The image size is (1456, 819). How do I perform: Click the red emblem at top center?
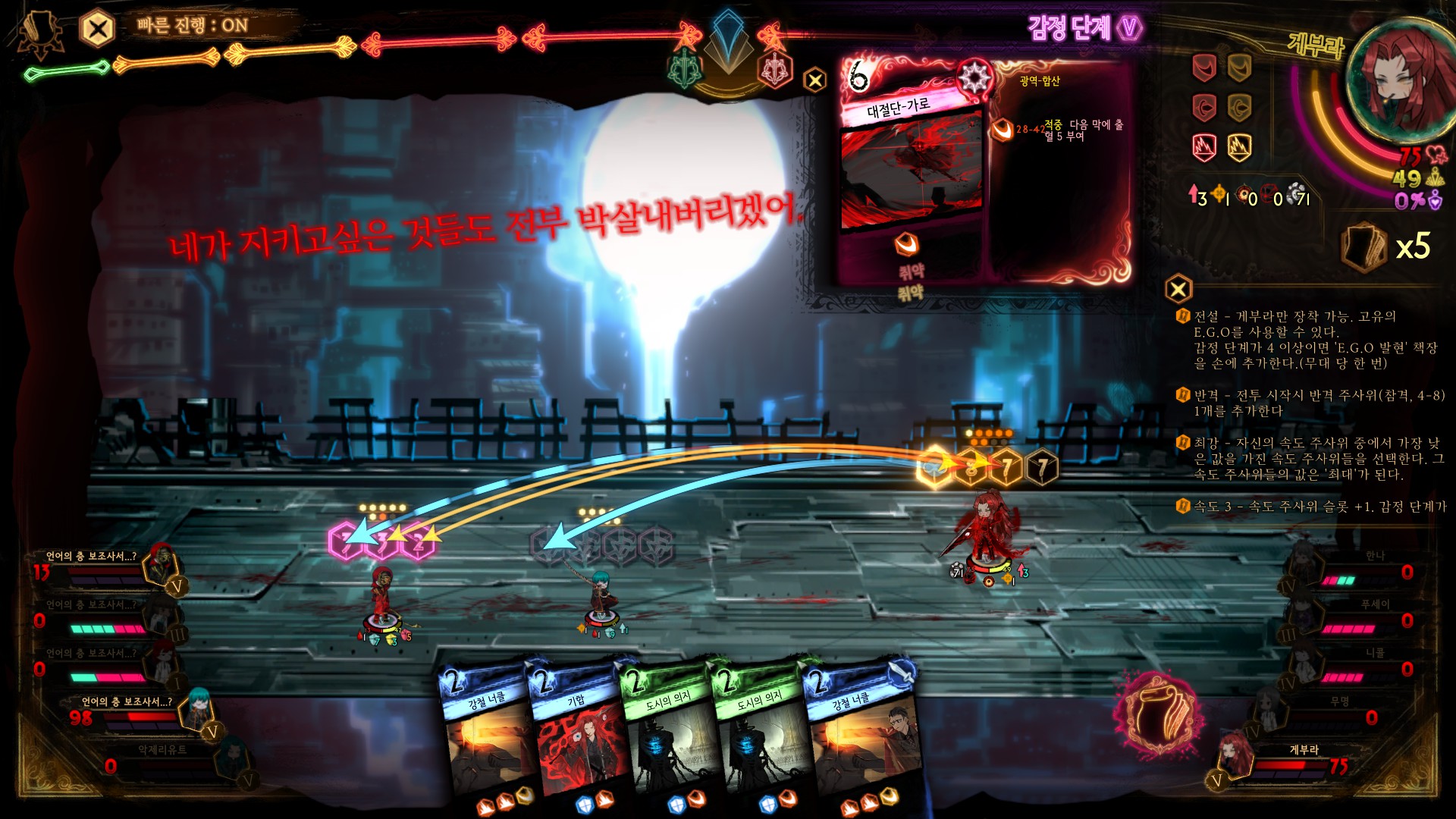775,70
